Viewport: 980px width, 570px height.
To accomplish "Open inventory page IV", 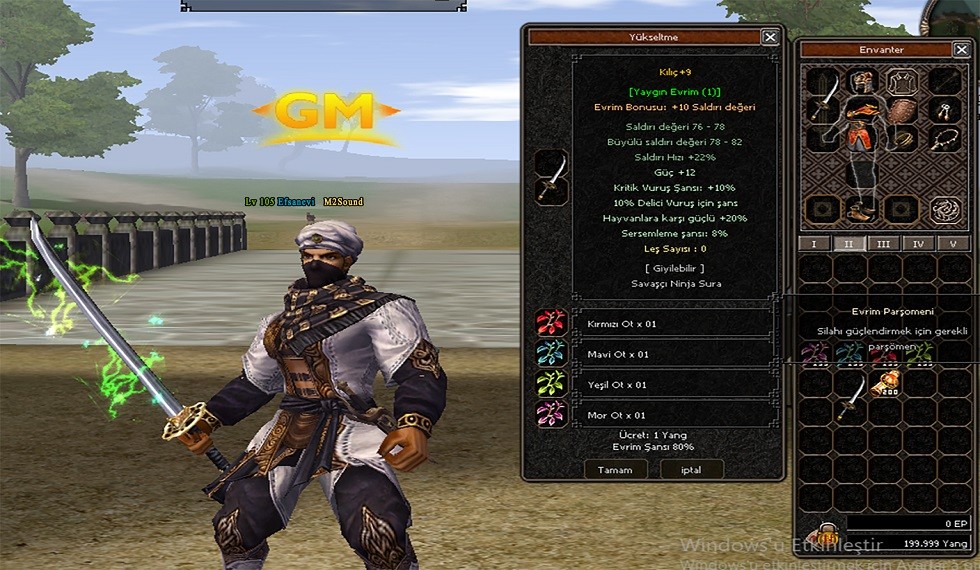I will pyautogui.click(x=917, y=243).
